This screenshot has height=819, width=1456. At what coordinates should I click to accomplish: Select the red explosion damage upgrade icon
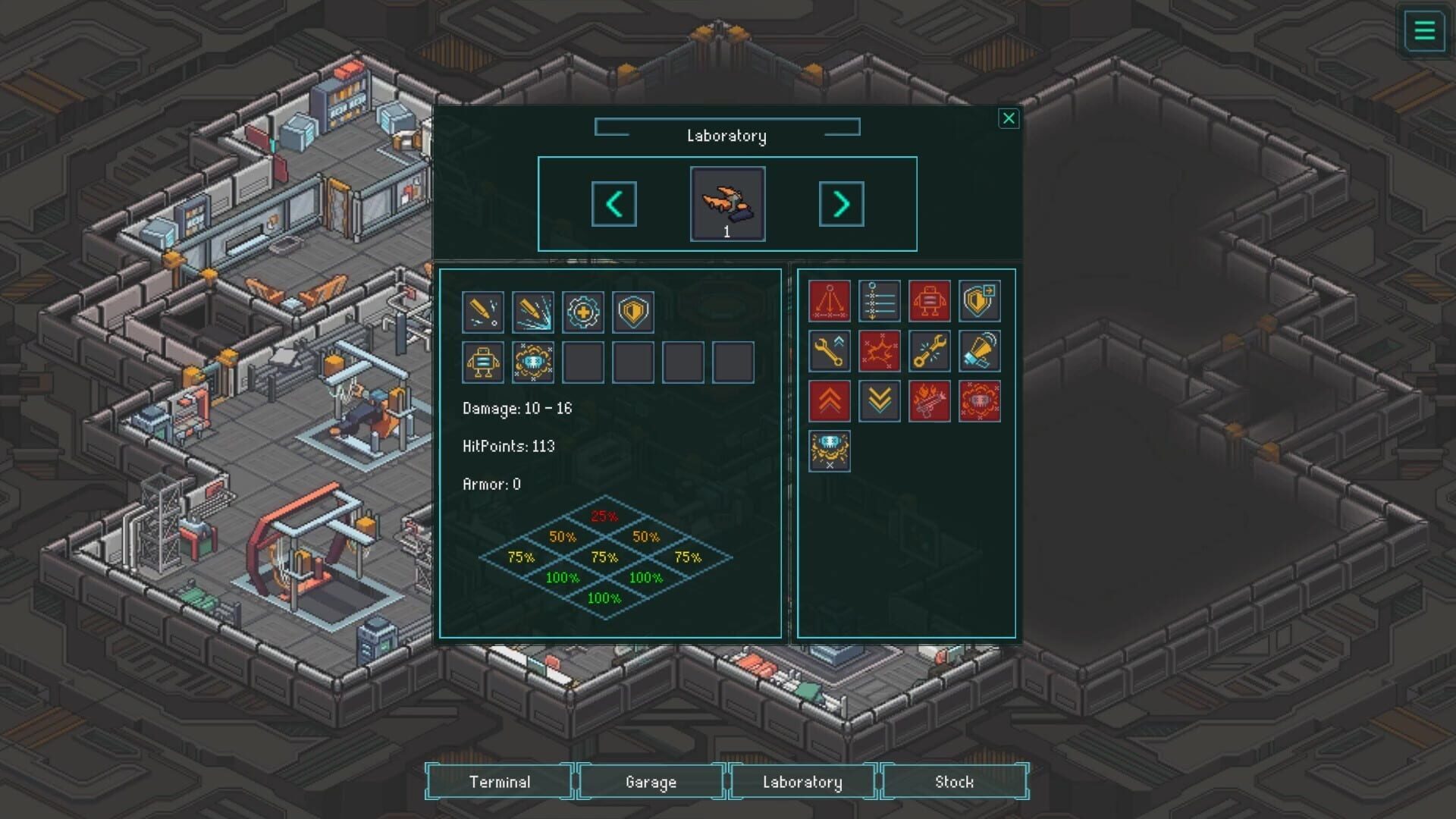pos(880,351)
